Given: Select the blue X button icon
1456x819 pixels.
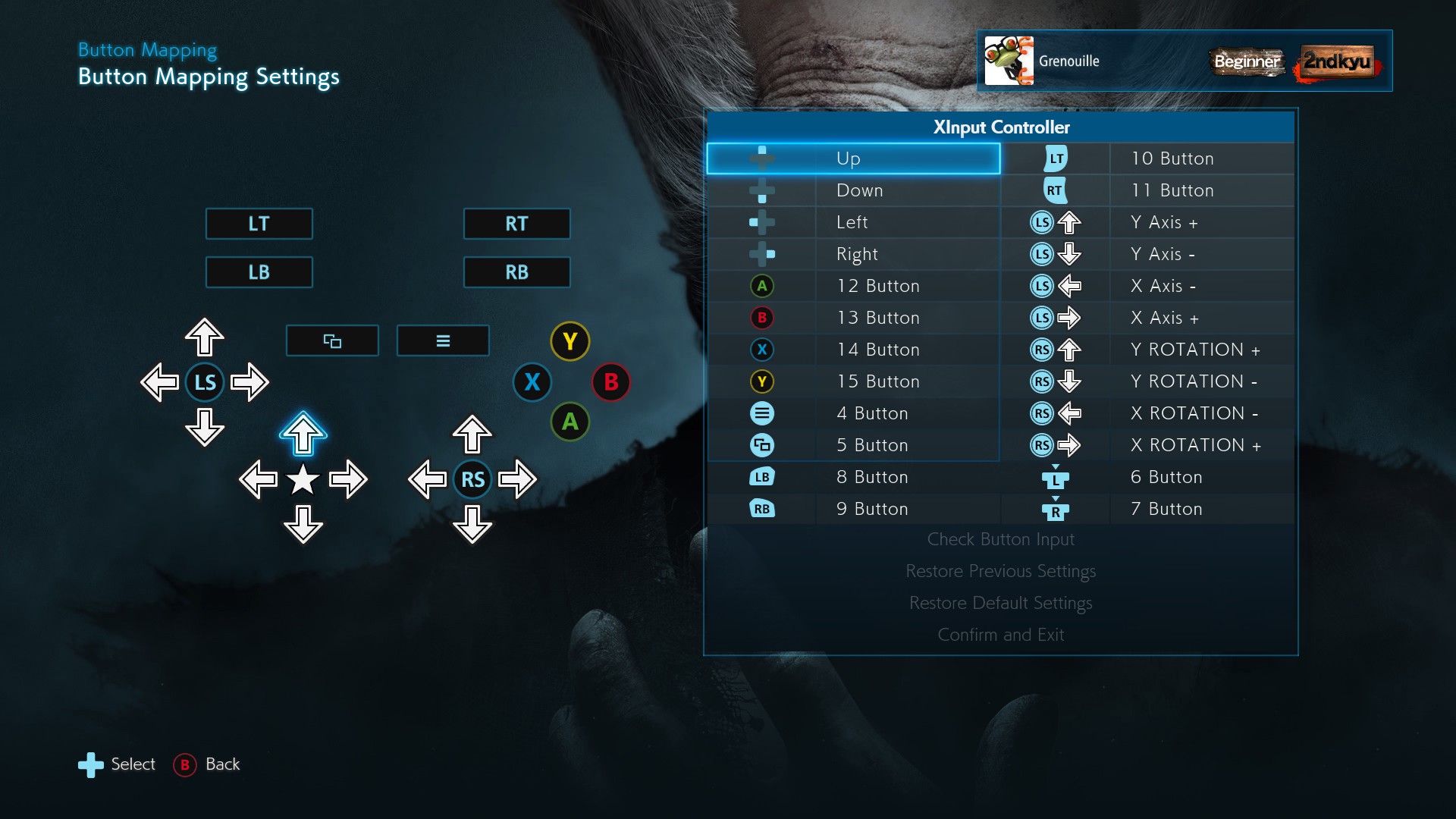Looking at the screenshot, I should coord(532,383).
